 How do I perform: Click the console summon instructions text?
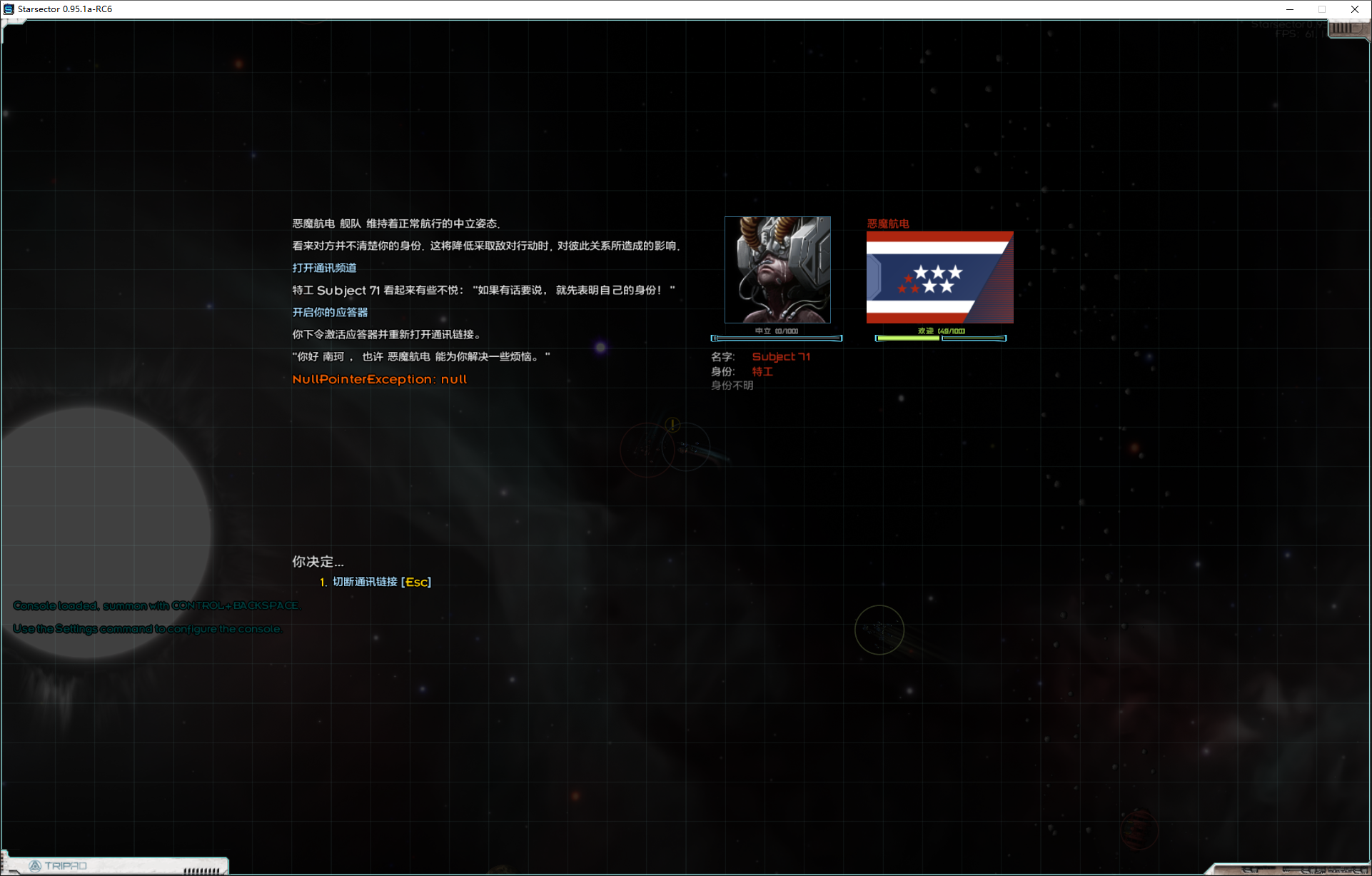pos(156,605)
